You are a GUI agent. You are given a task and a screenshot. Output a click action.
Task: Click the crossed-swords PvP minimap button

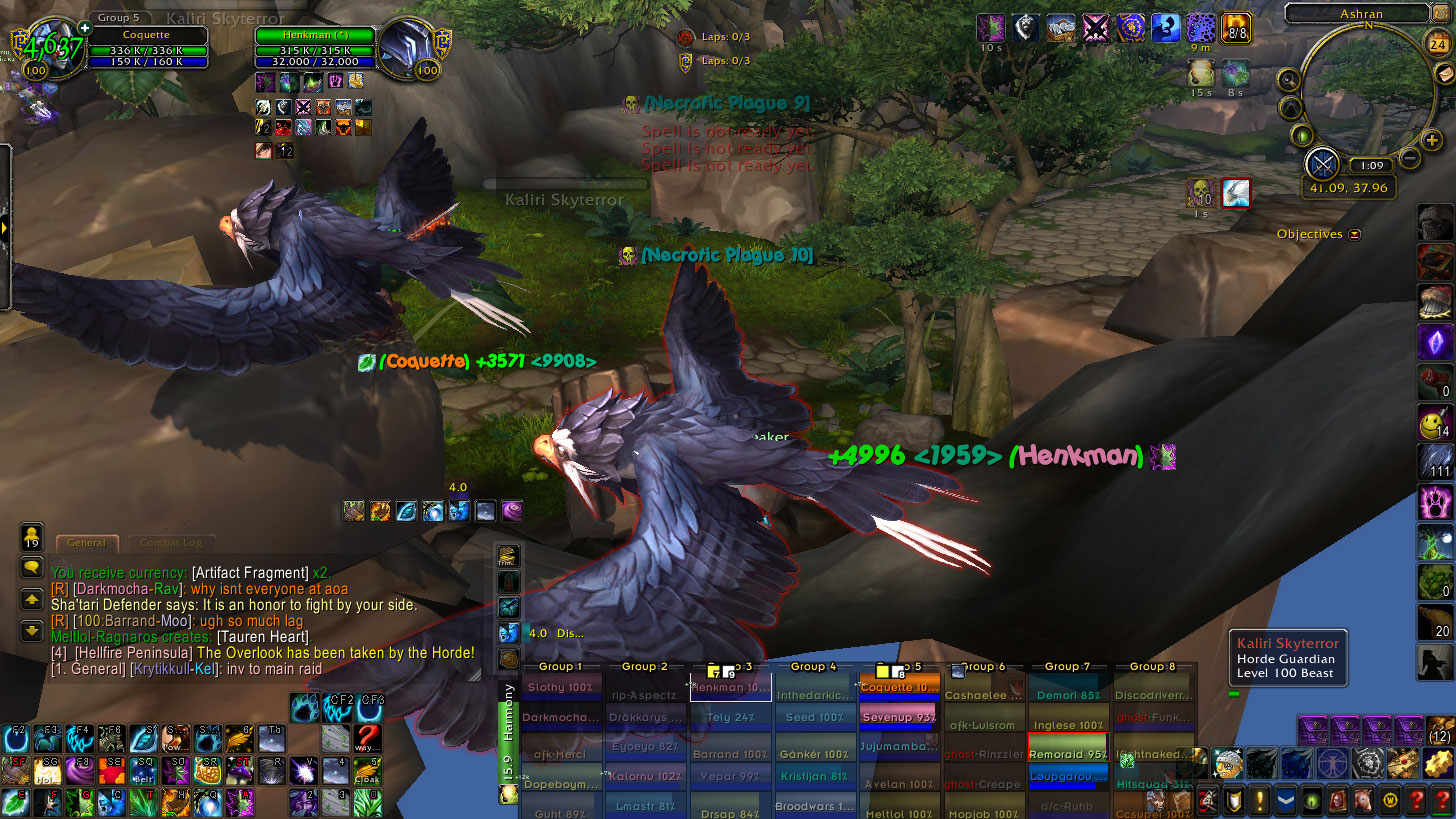click(x=1322, y=163)
